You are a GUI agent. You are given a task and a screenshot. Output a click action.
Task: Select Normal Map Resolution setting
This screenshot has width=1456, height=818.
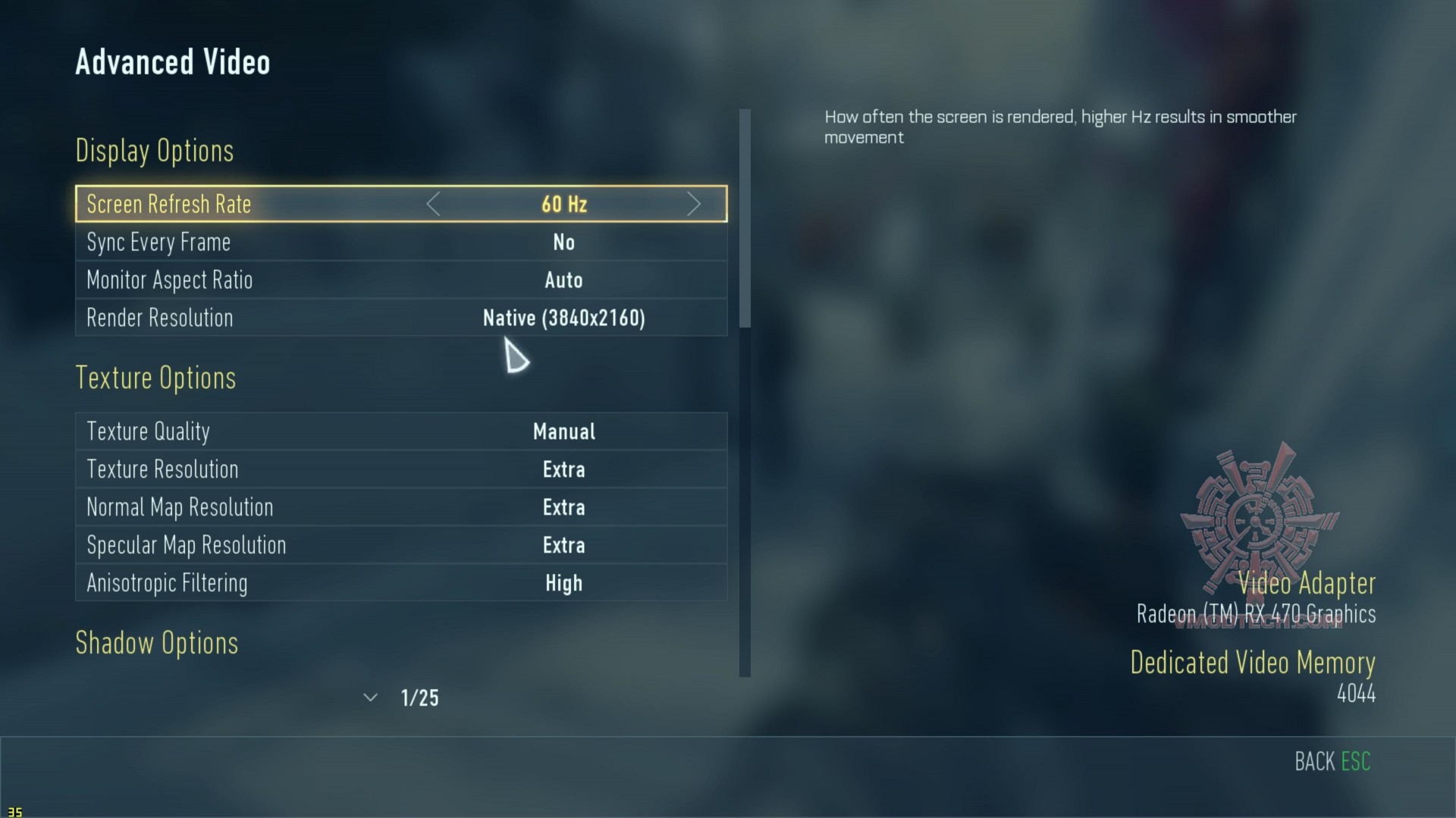[400, 508]
